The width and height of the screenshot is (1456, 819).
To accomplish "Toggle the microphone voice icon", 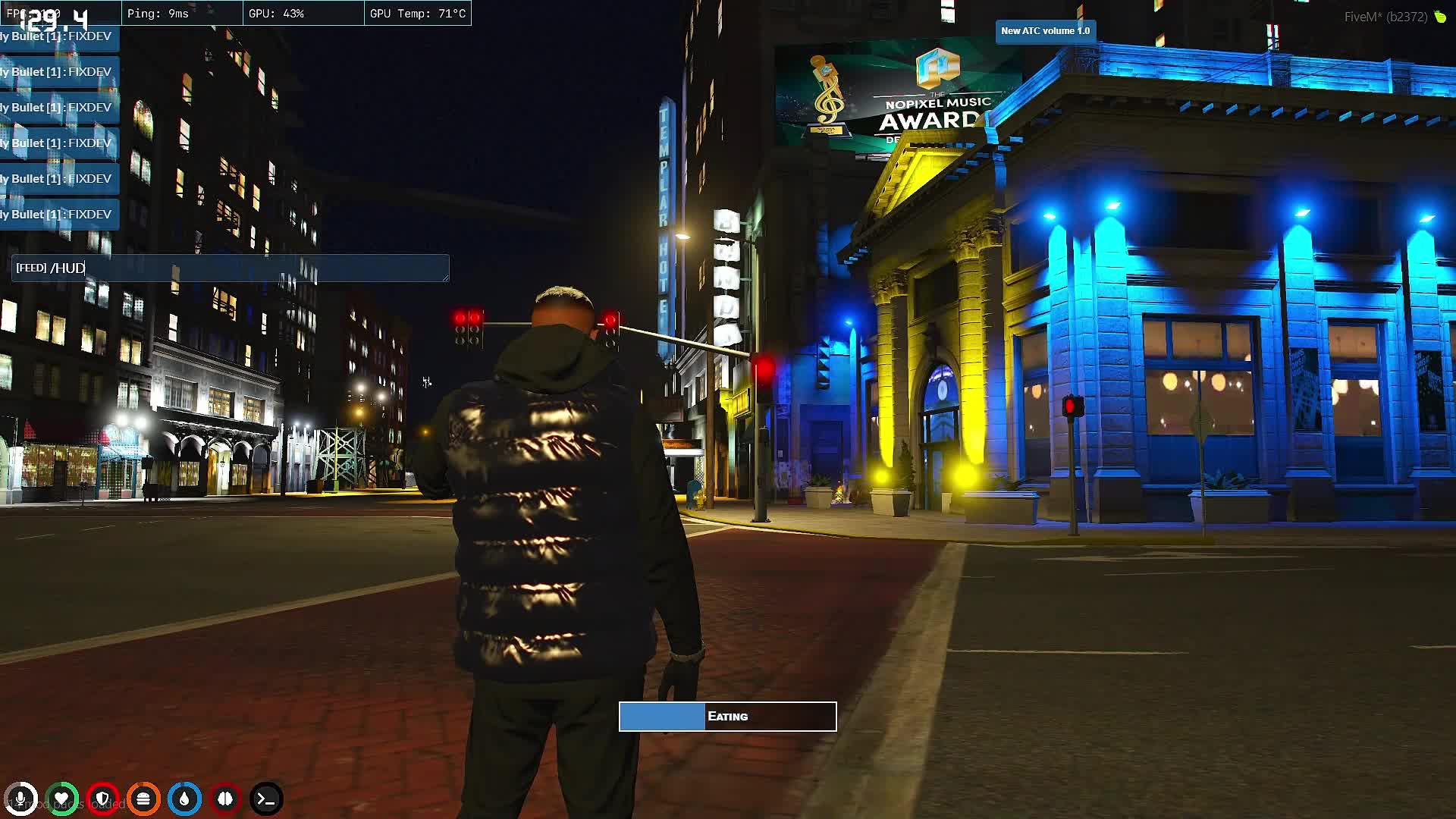I will [x=20, y=799].
